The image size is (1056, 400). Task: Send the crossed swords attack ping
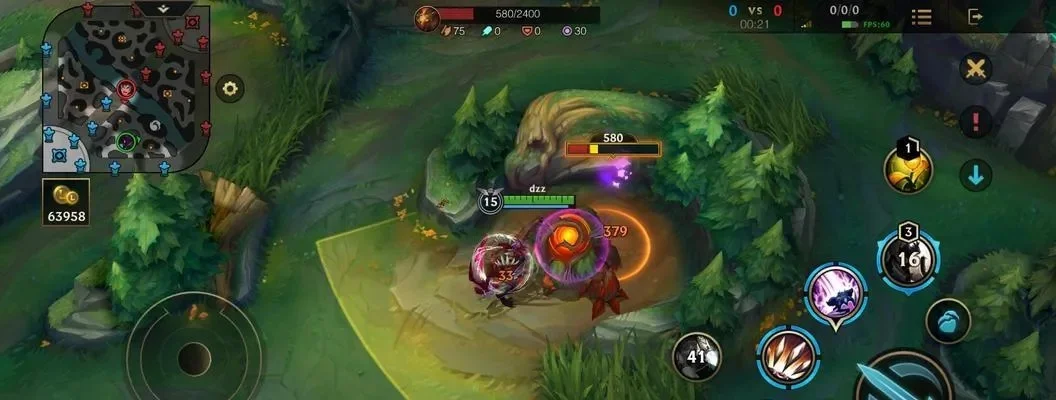click(x=975, y=69)
